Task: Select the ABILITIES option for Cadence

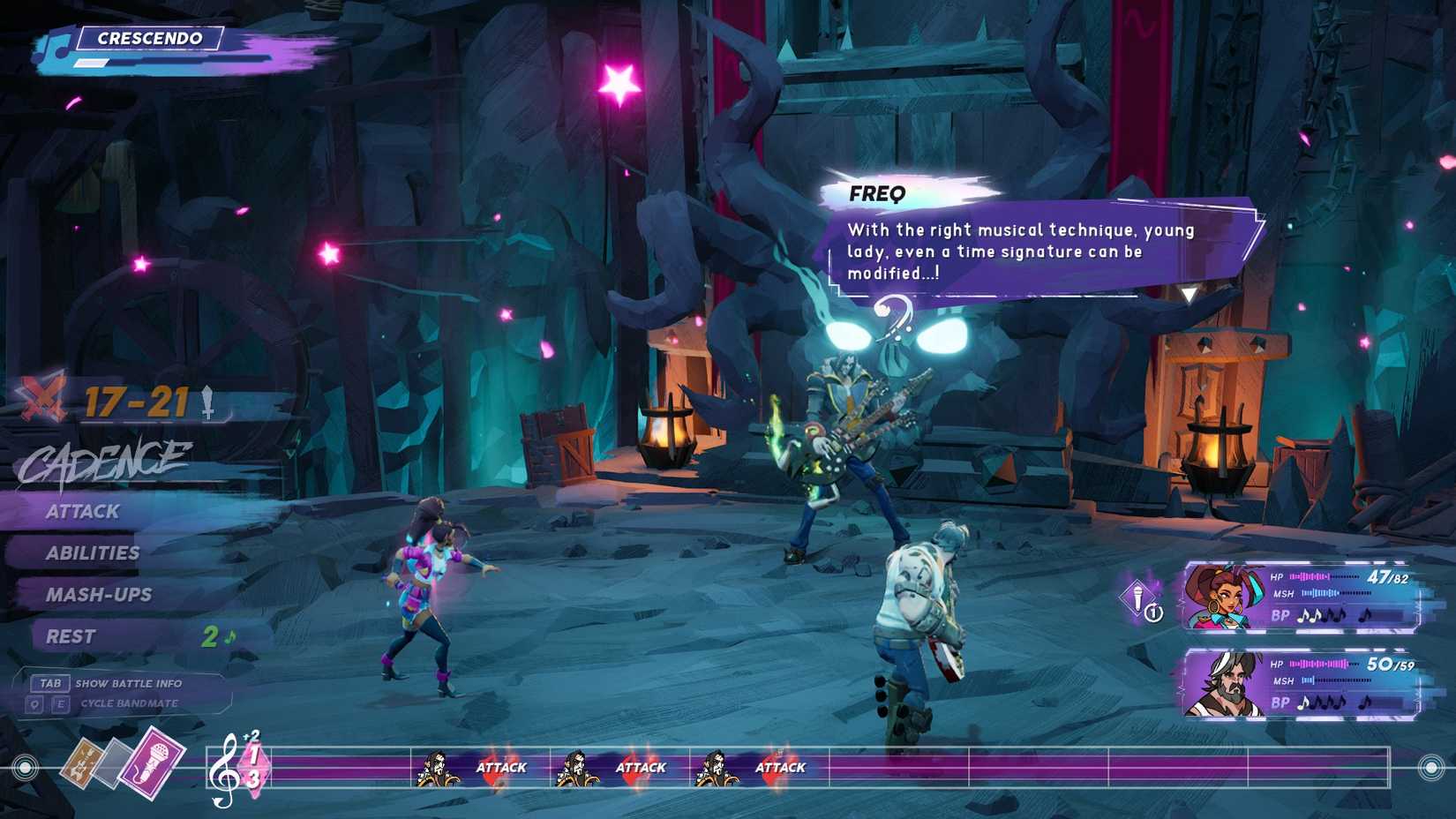Action: tap(93, 552)
